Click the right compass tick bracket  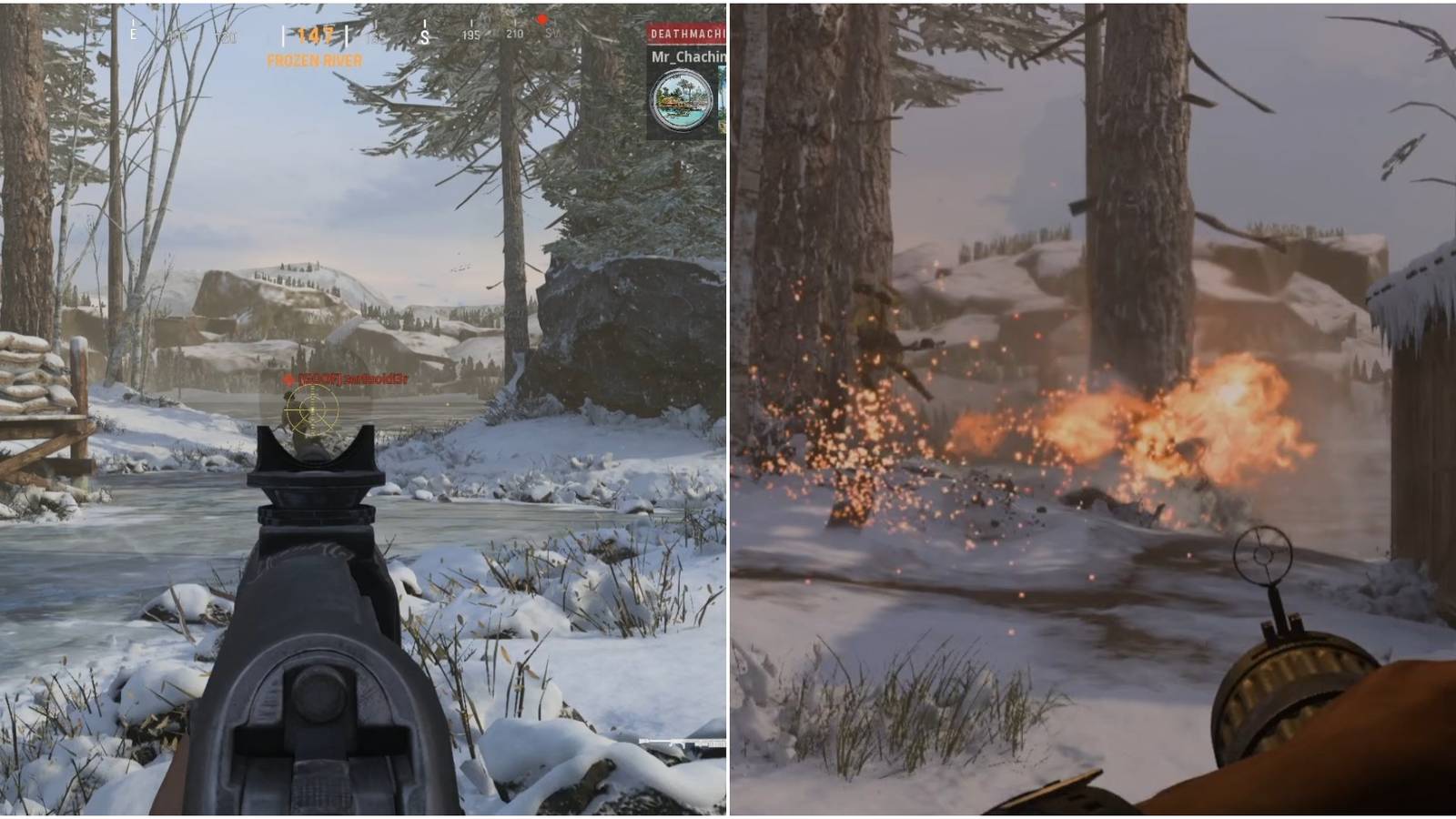[x=346, y=35]
